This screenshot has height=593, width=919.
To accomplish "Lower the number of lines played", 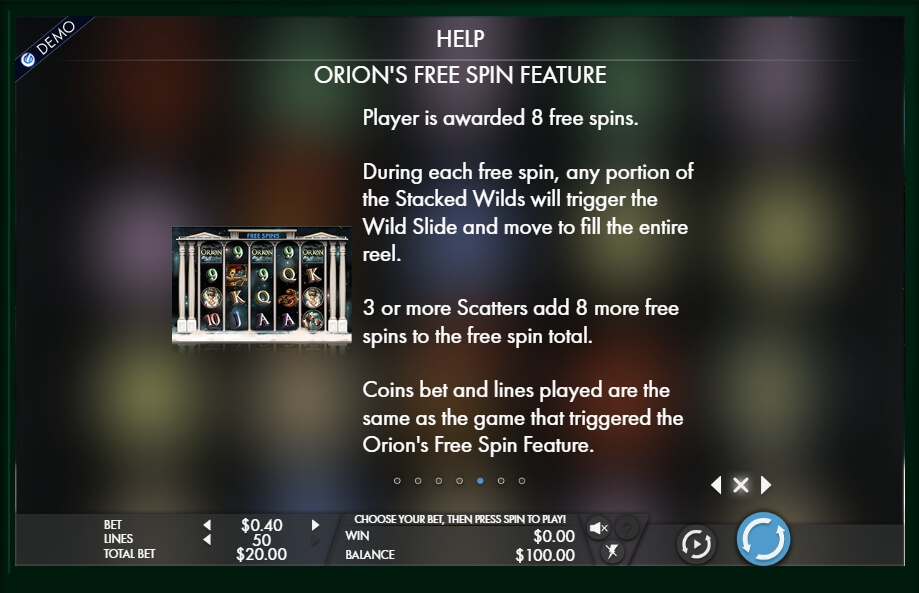I will click(208, 540).
